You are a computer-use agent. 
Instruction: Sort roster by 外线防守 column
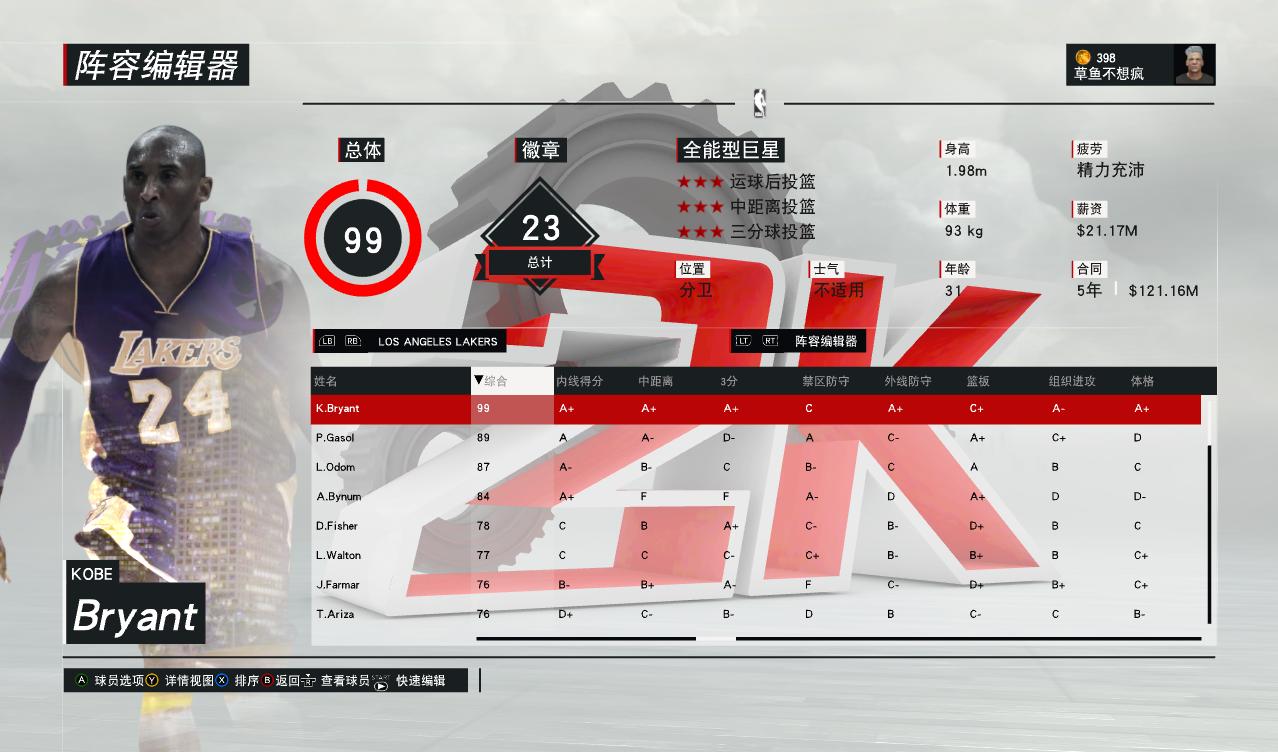[908, 381]
